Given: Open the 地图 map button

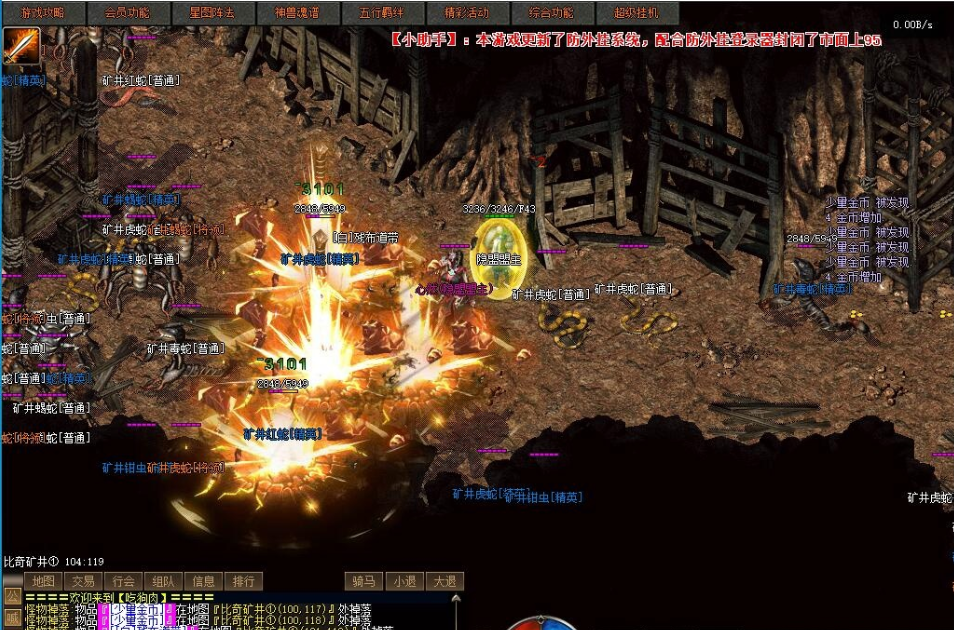Looking at the screenshot, I should pos(43,581).
